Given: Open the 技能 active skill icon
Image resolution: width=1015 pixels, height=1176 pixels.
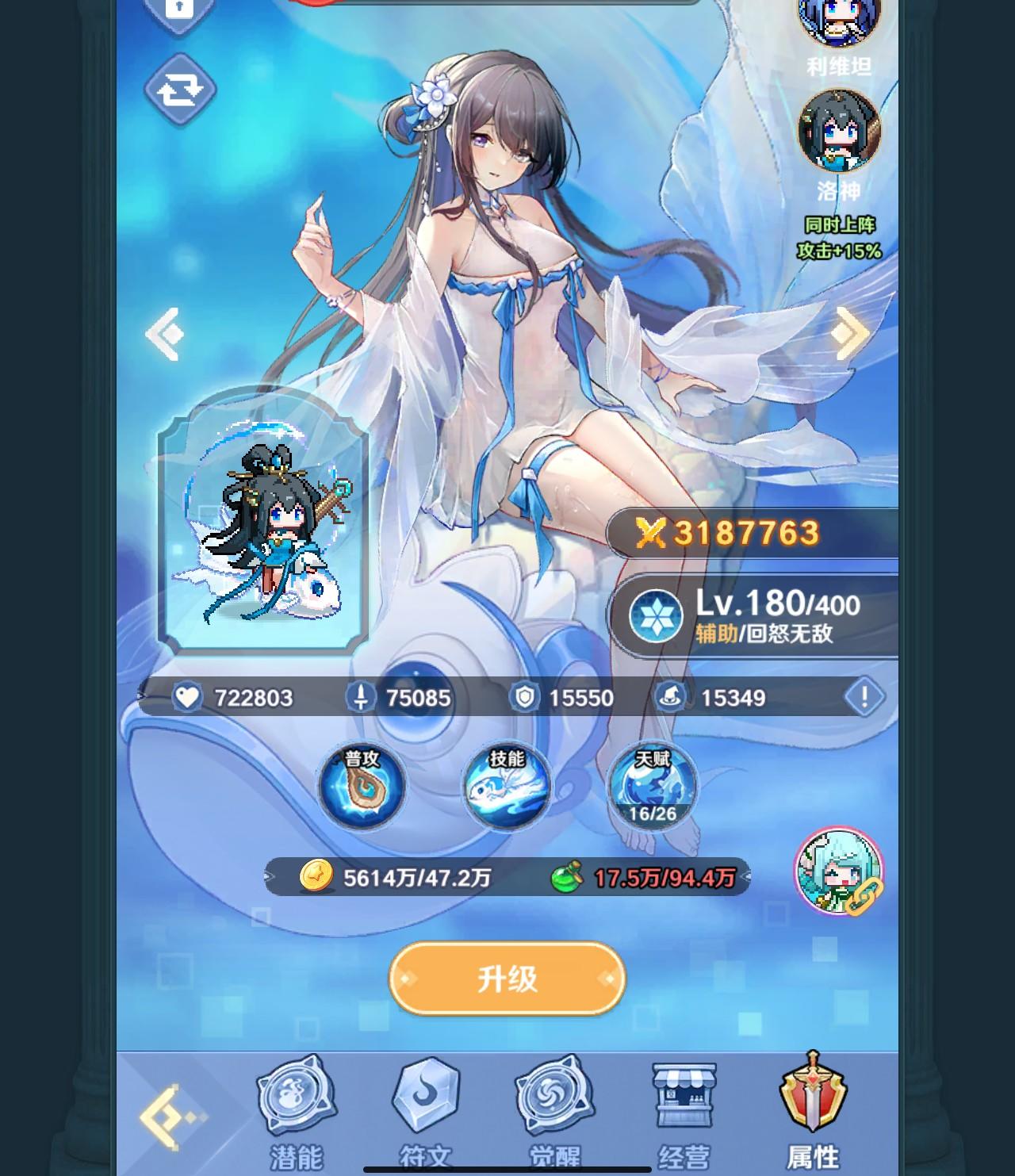Looking at the screenshot, I should (508, 787).
